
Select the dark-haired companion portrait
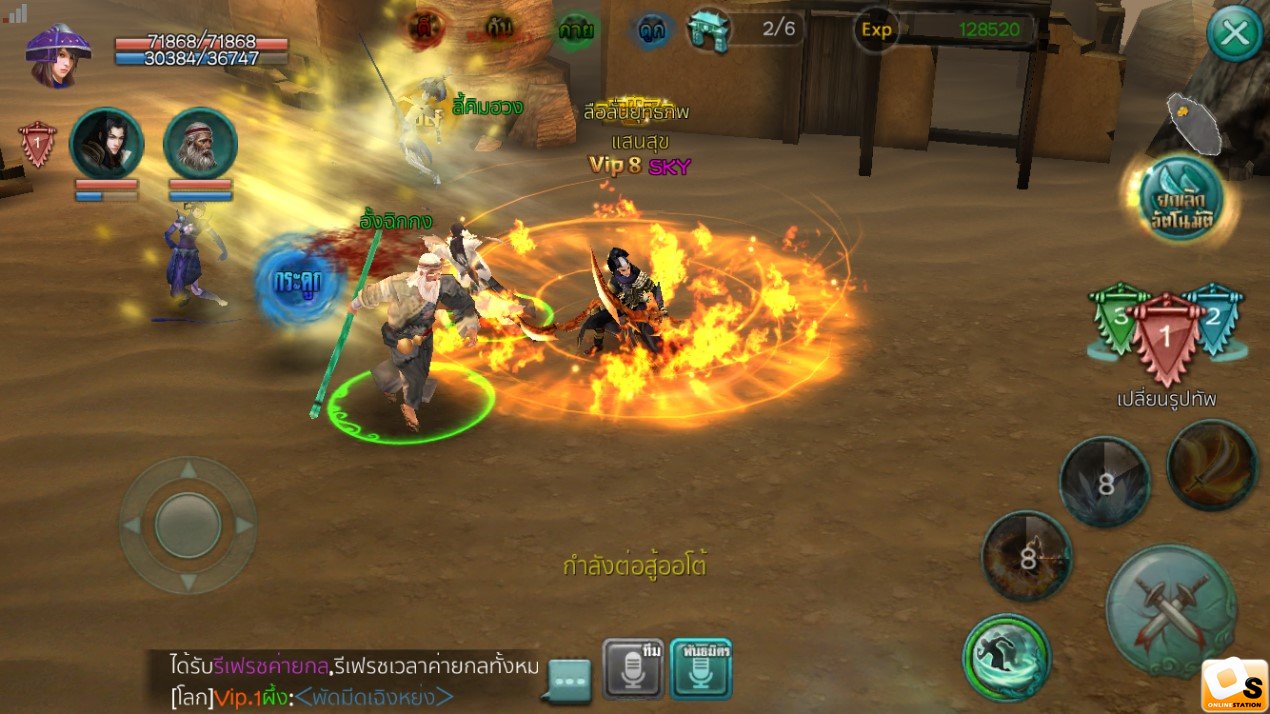tap(106, 144)
